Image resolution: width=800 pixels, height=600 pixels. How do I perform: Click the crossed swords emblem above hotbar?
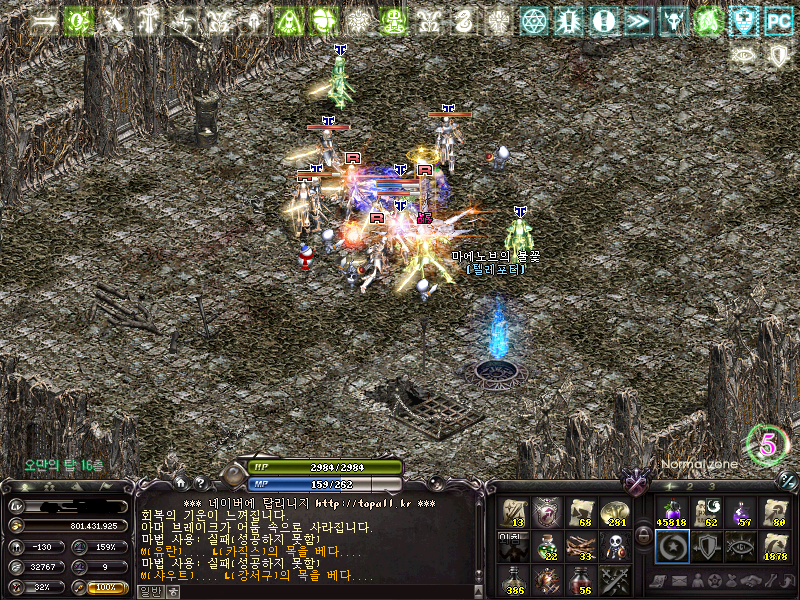(636, 482)
